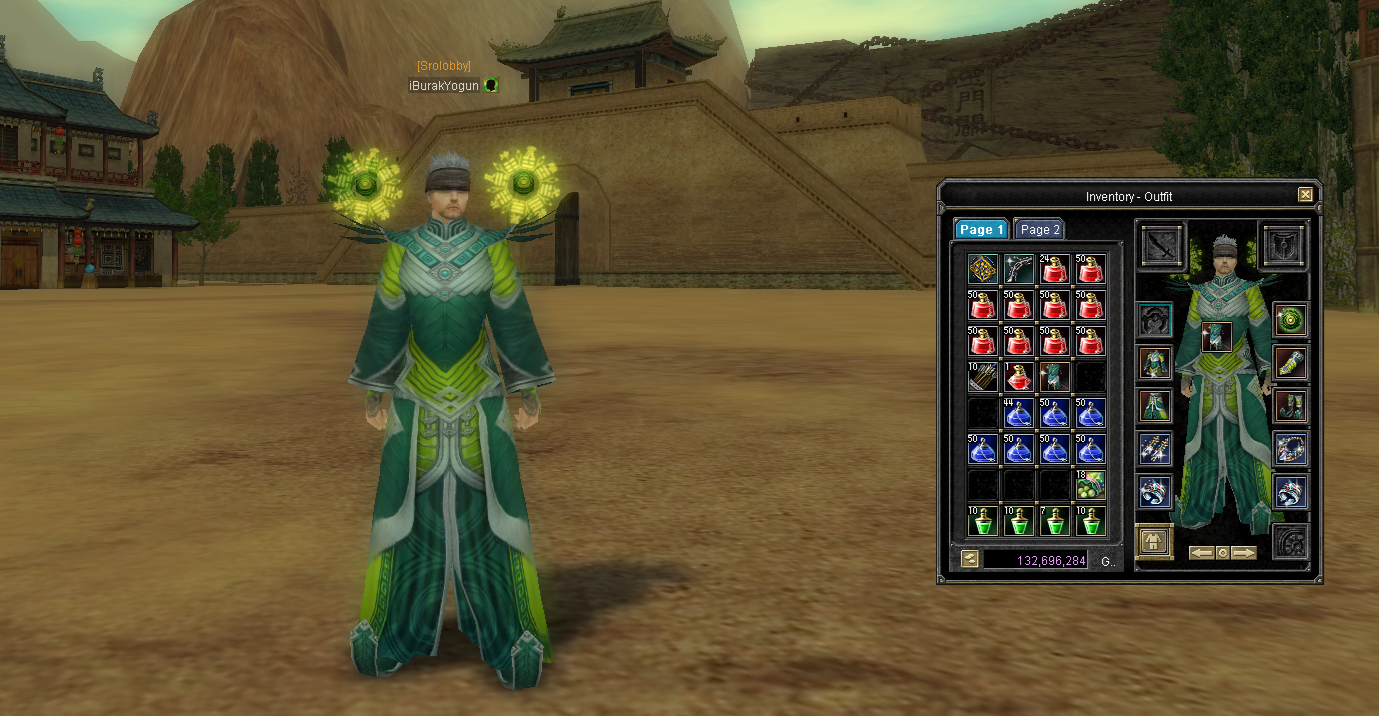Image resolution: width=1379 pixels, height=716 pixels.
Task: Select the green potion stack of 7
Action: [1055, 521]
